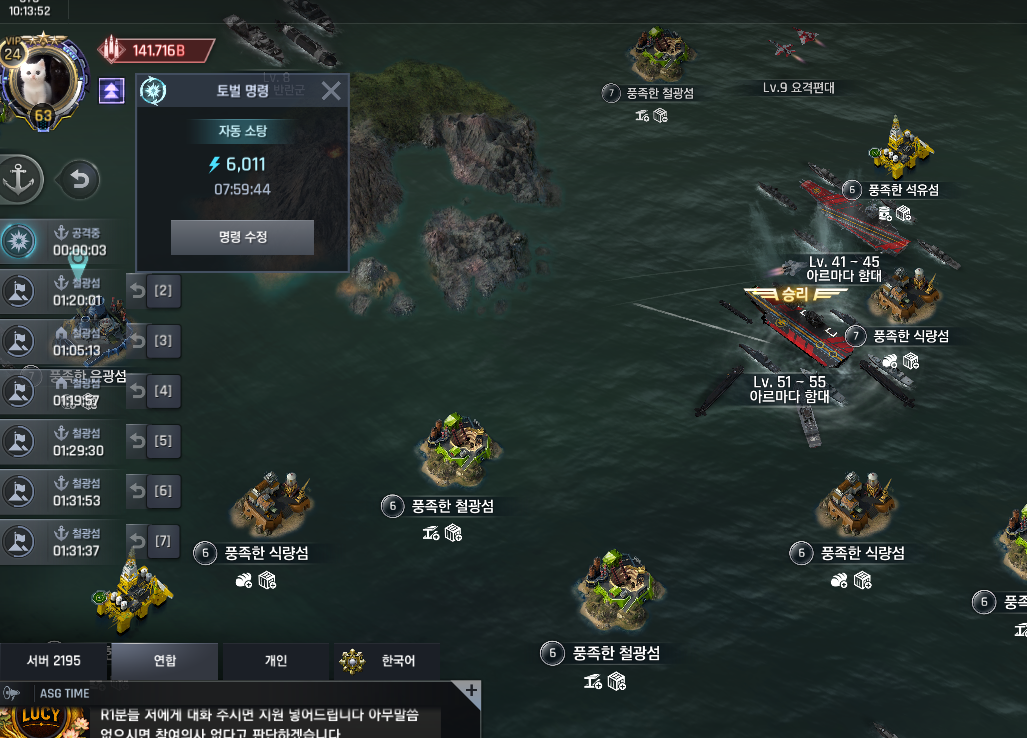The width and height of the screenshot is (1027, 738).
Task: Close the 토벌 명령 panel
Action: (331, 92)
